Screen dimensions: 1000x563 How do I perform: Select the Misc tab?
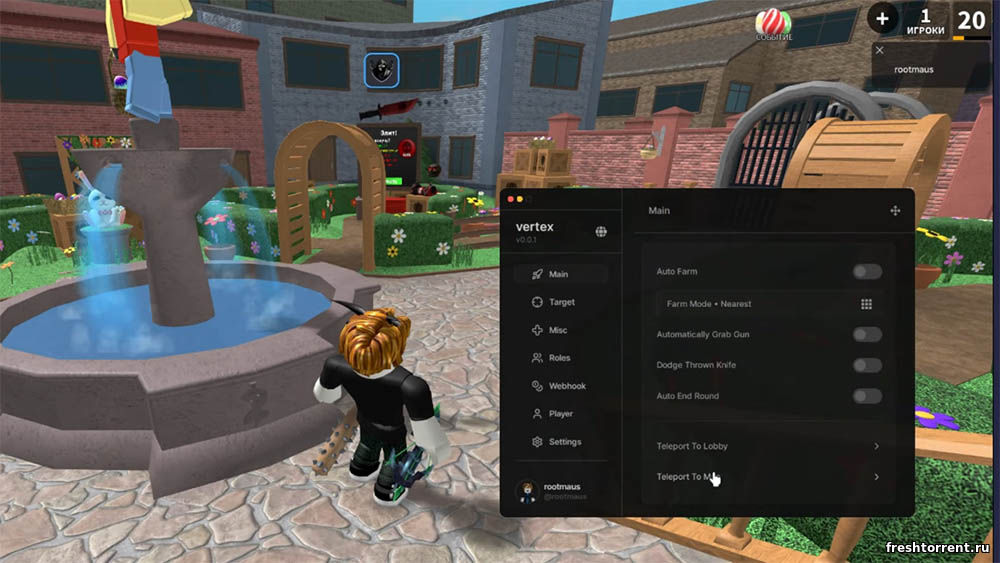click(557, 330)
